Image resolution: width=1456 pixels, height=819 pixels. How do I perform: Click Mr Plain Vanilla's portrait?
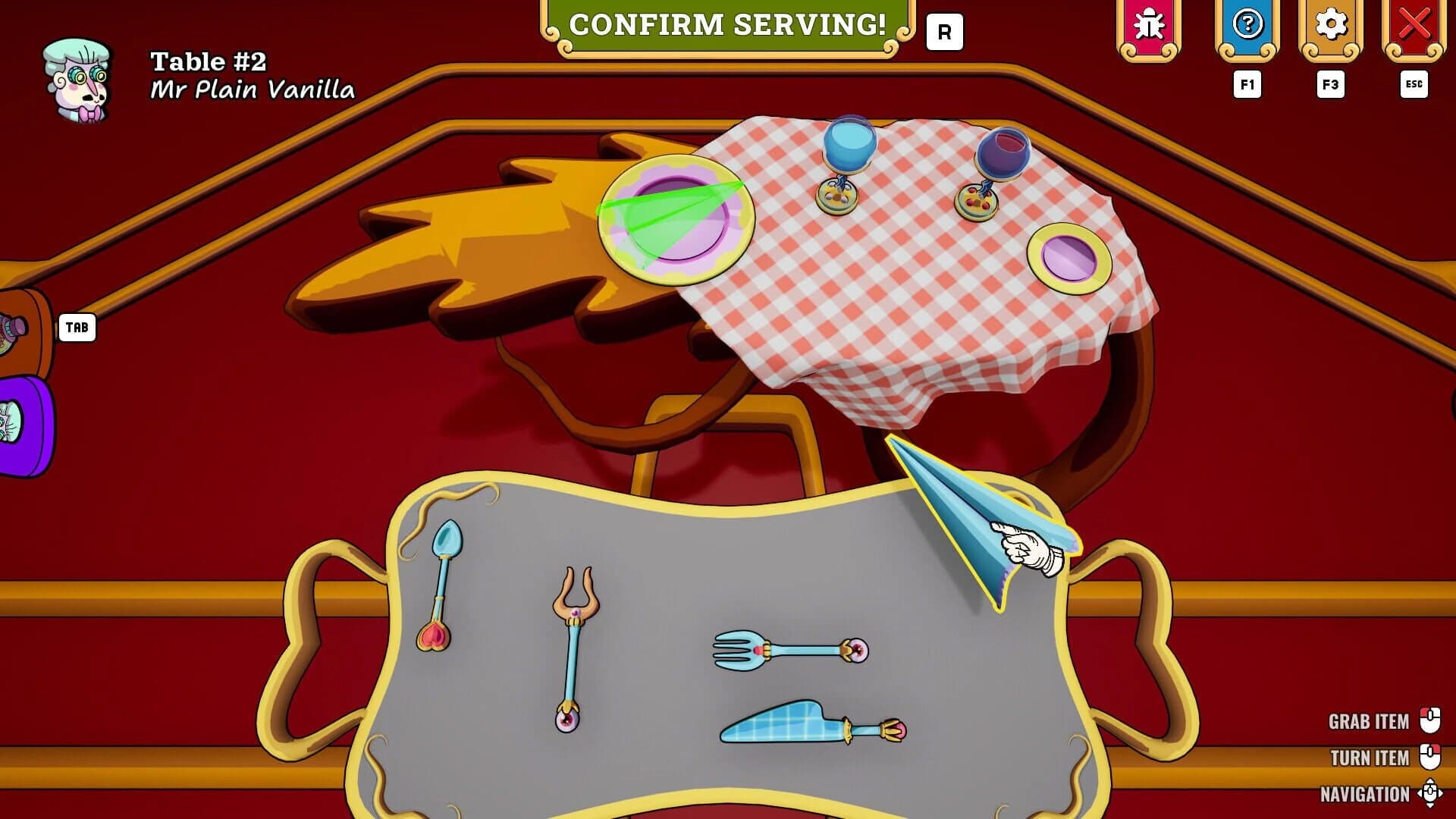tap(78, 76)
